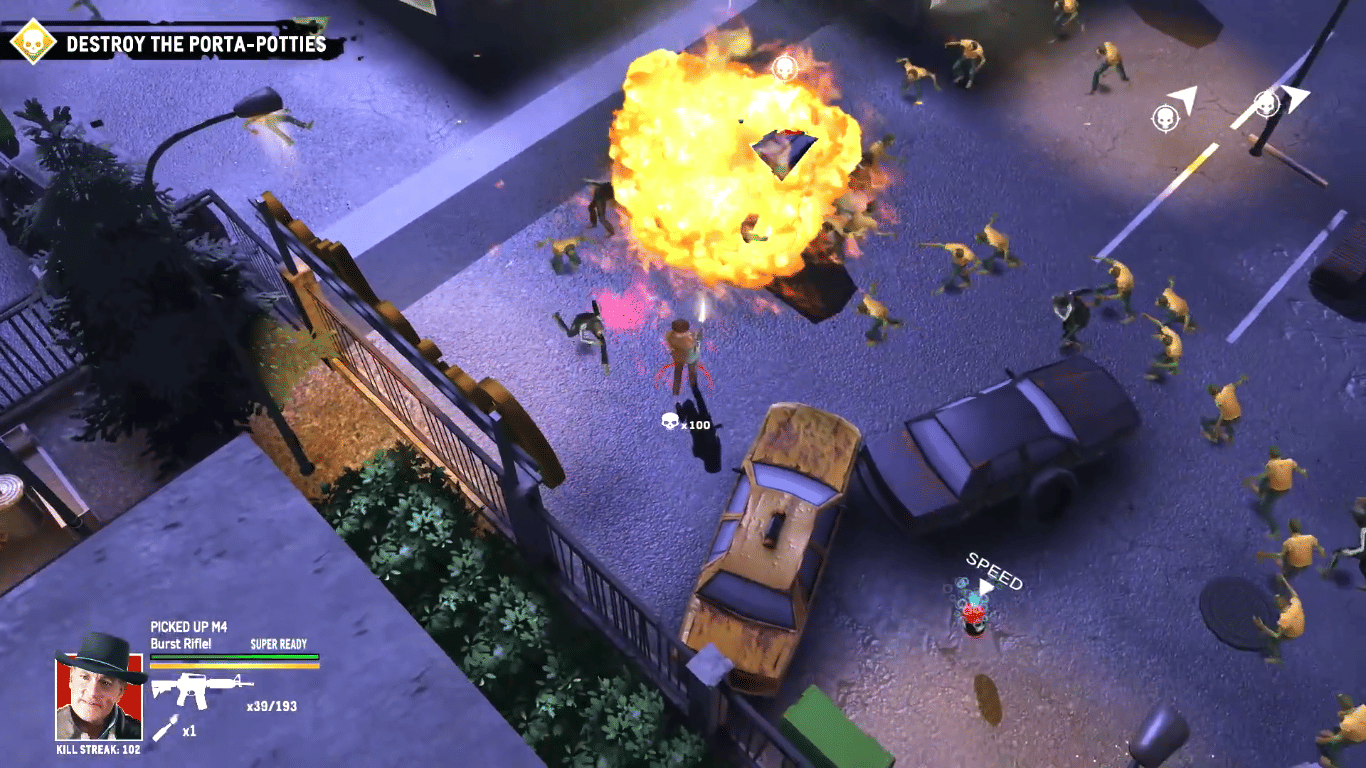
Task: Choose the molotov throwable item icon
Action: pyautogui.click(x=167, y=728)
